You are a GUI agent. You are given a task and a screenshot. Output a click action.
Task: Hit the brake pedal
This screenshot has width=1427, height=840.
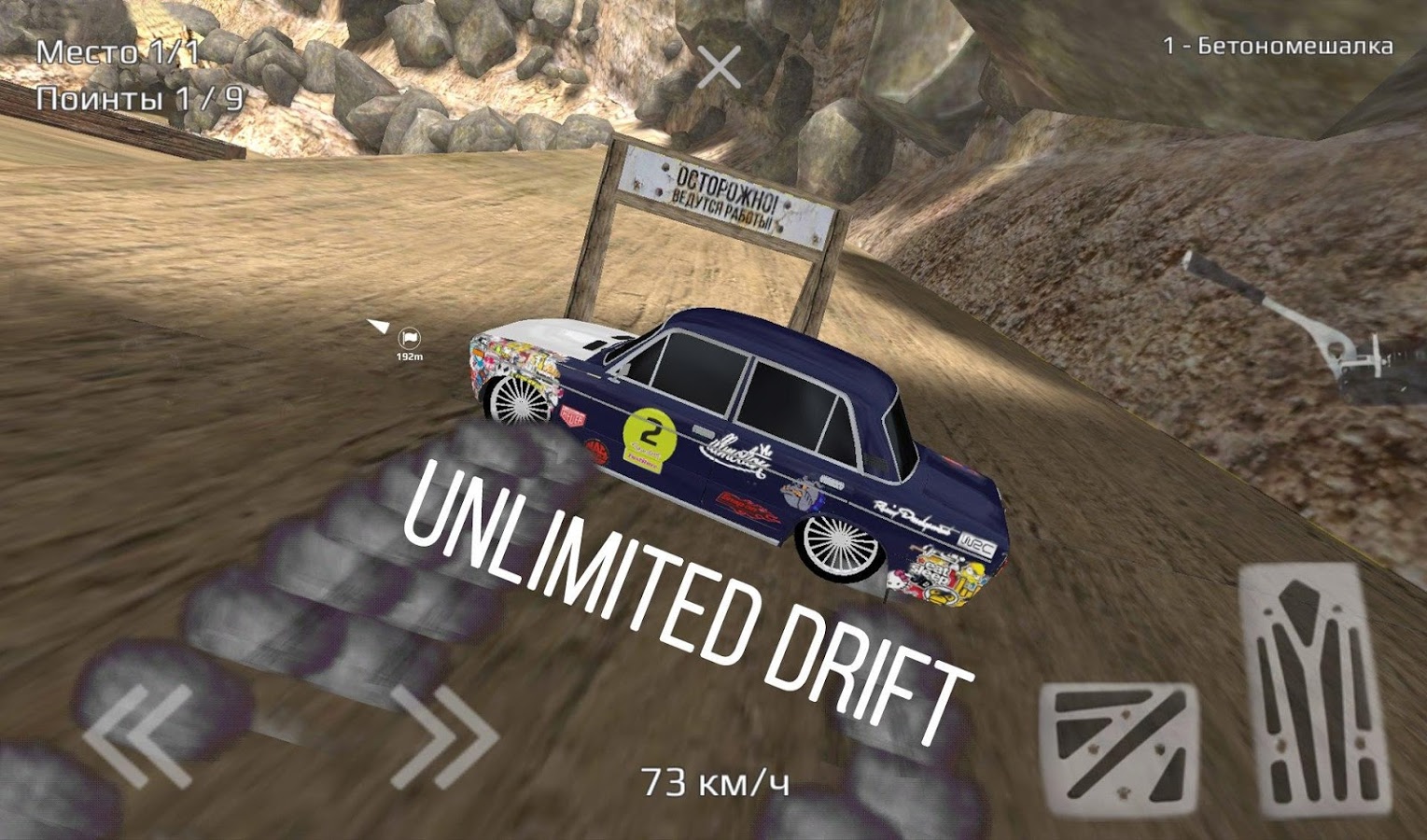pyautogui.click(x=1121, y=747)
